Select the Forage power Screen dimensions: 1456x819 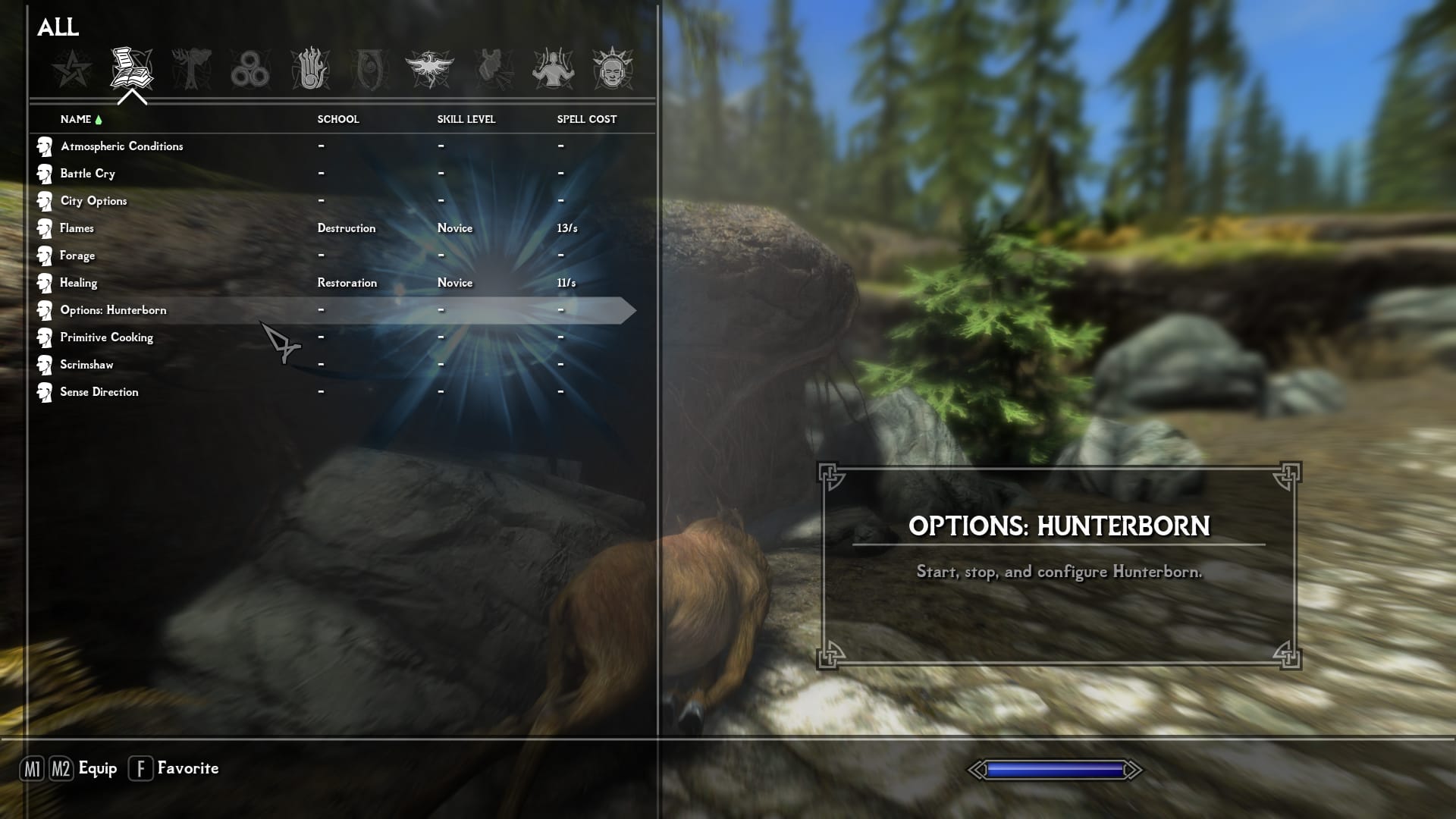tap(77, 256)
